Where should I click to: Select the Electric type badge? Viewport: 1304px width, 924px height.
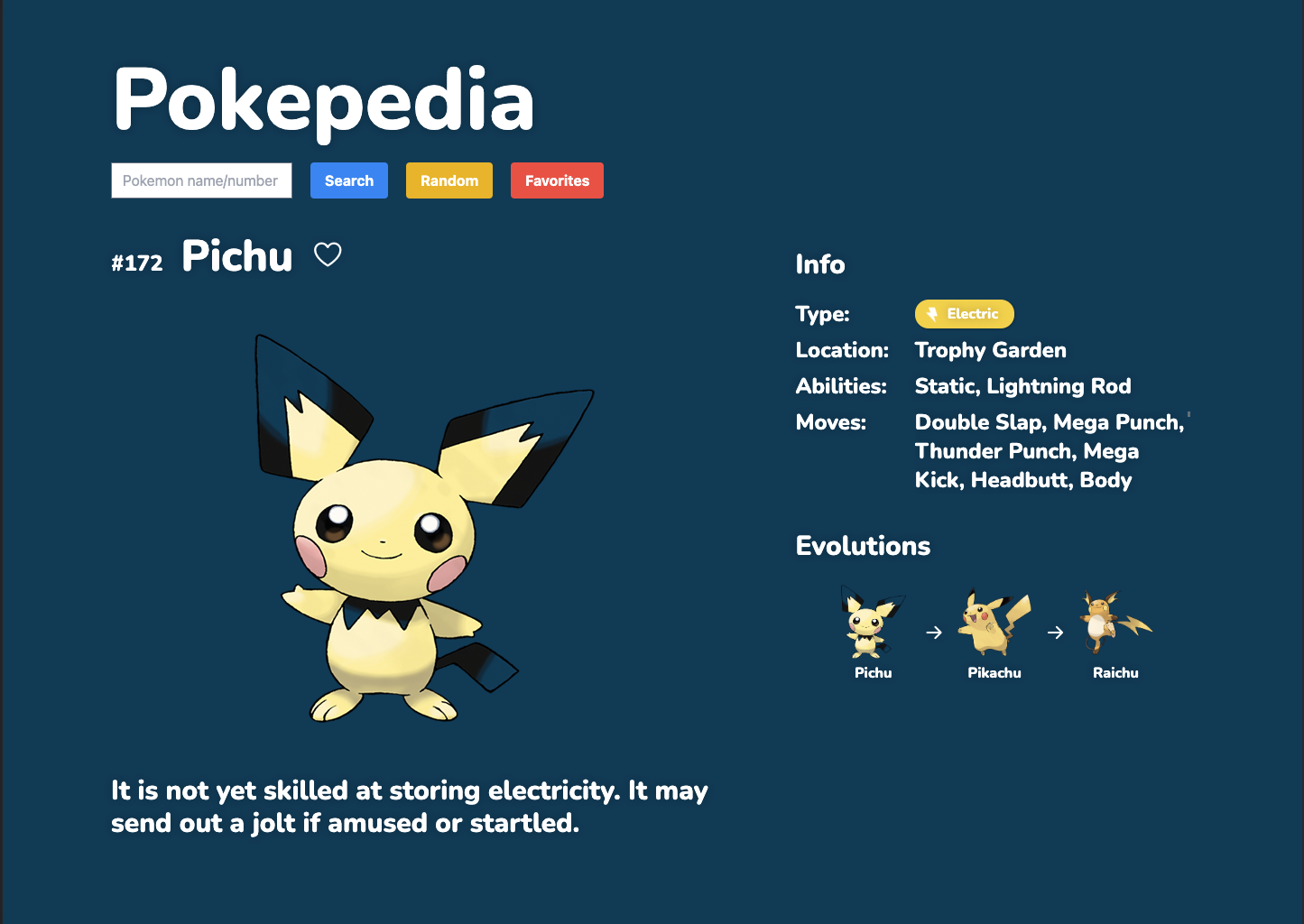pos(964,314)
